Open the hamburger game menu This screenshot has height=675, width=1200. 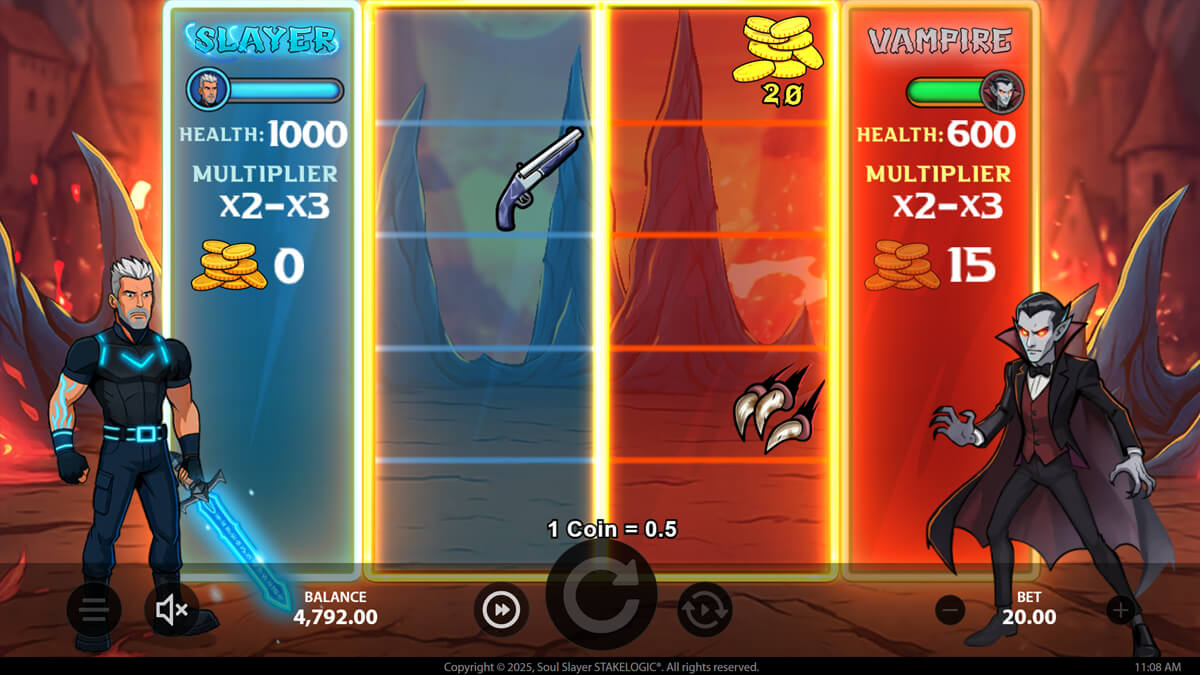pyautogui.click(x=94, y=609)
